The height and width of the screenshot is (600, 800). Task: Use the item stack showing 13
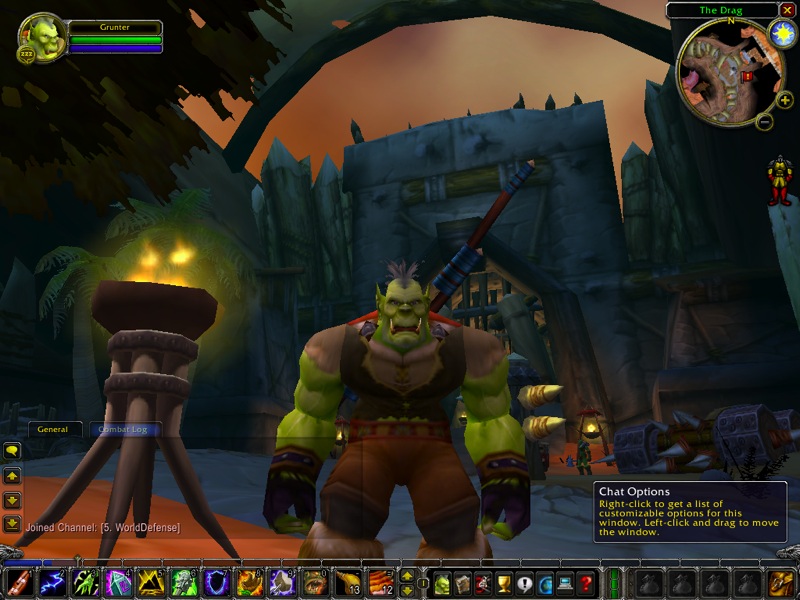(347, 583)
